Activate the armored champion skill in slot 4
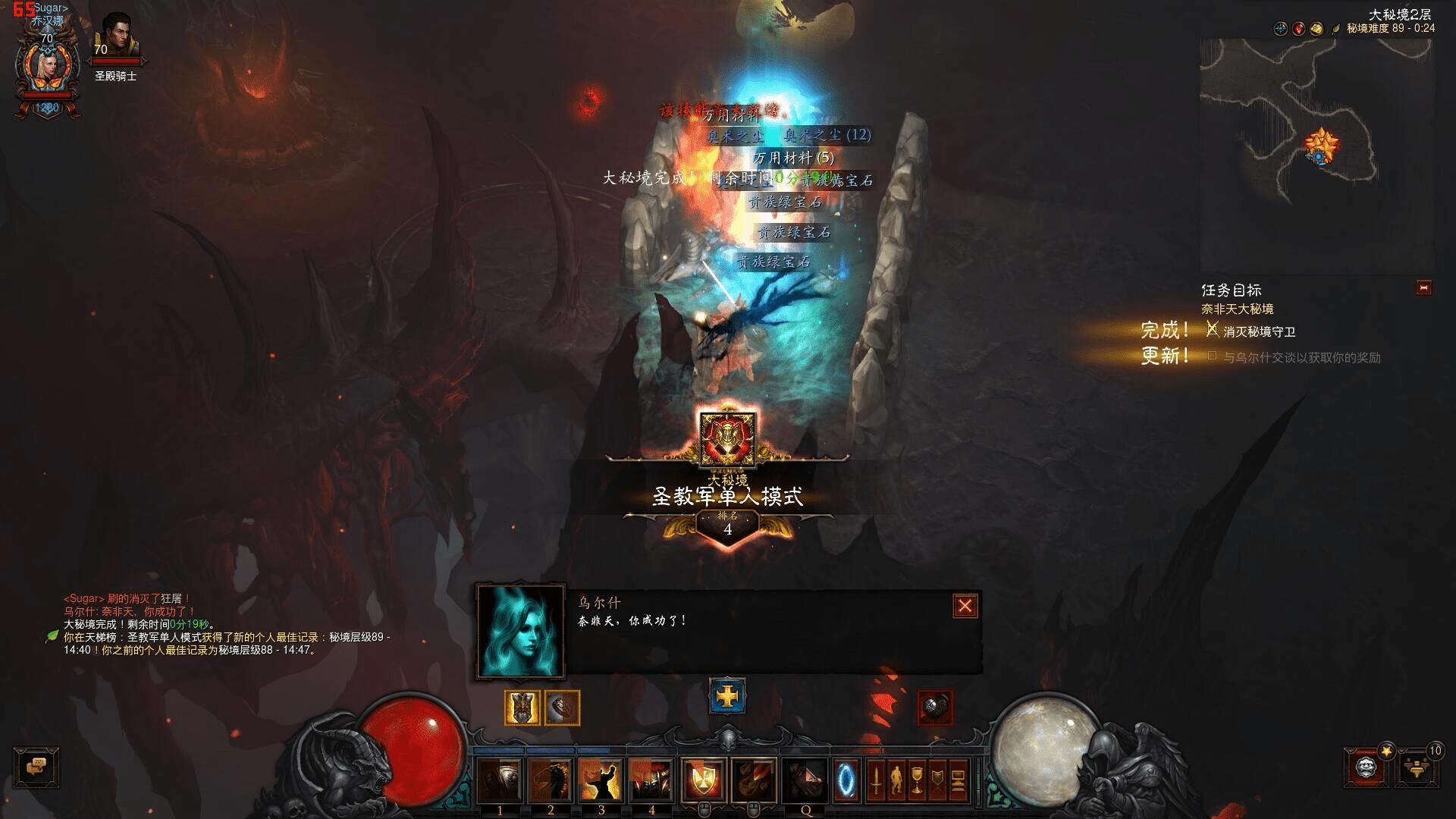This screenshot has width=1456, height=819. coord(651,780)
